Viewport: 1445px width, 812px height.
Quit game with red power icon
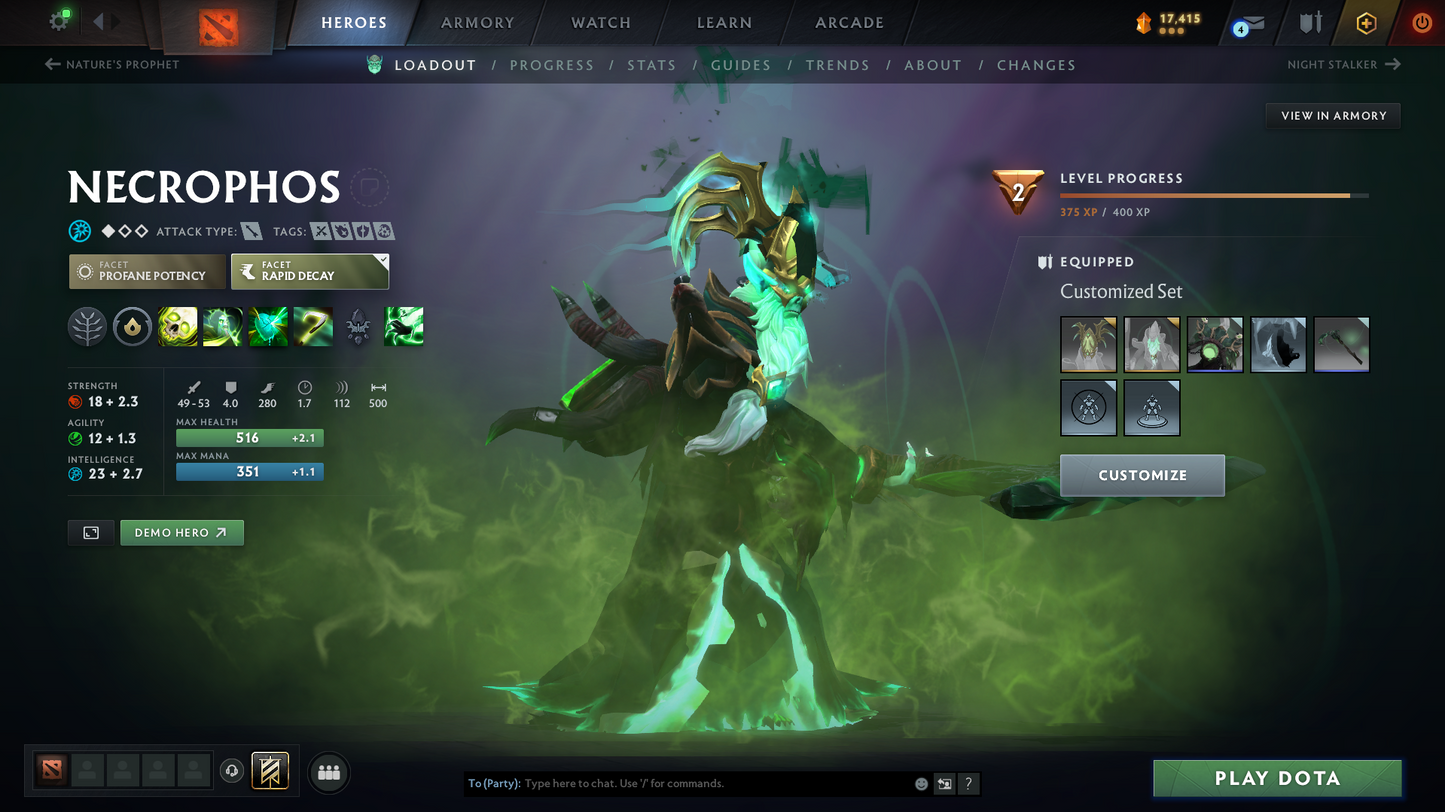[1421, 23]
